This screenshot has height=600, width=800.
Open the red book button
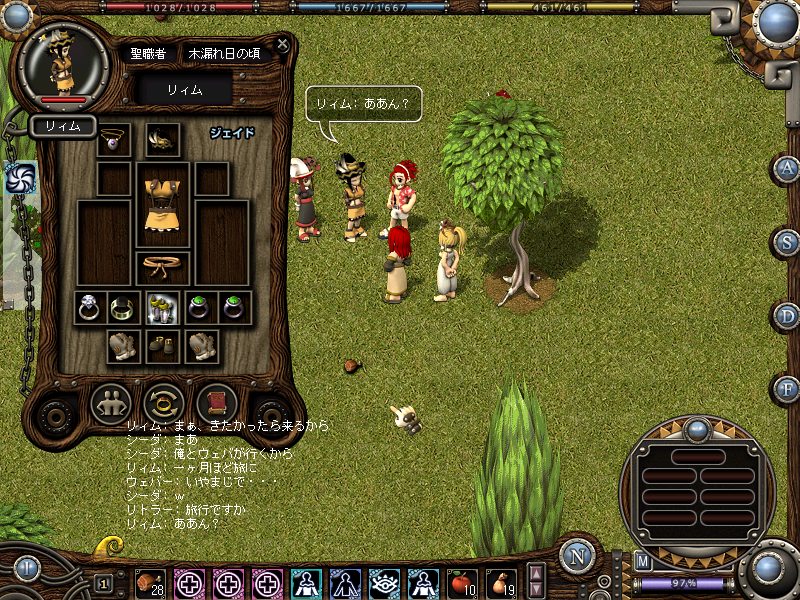[215, 404]
